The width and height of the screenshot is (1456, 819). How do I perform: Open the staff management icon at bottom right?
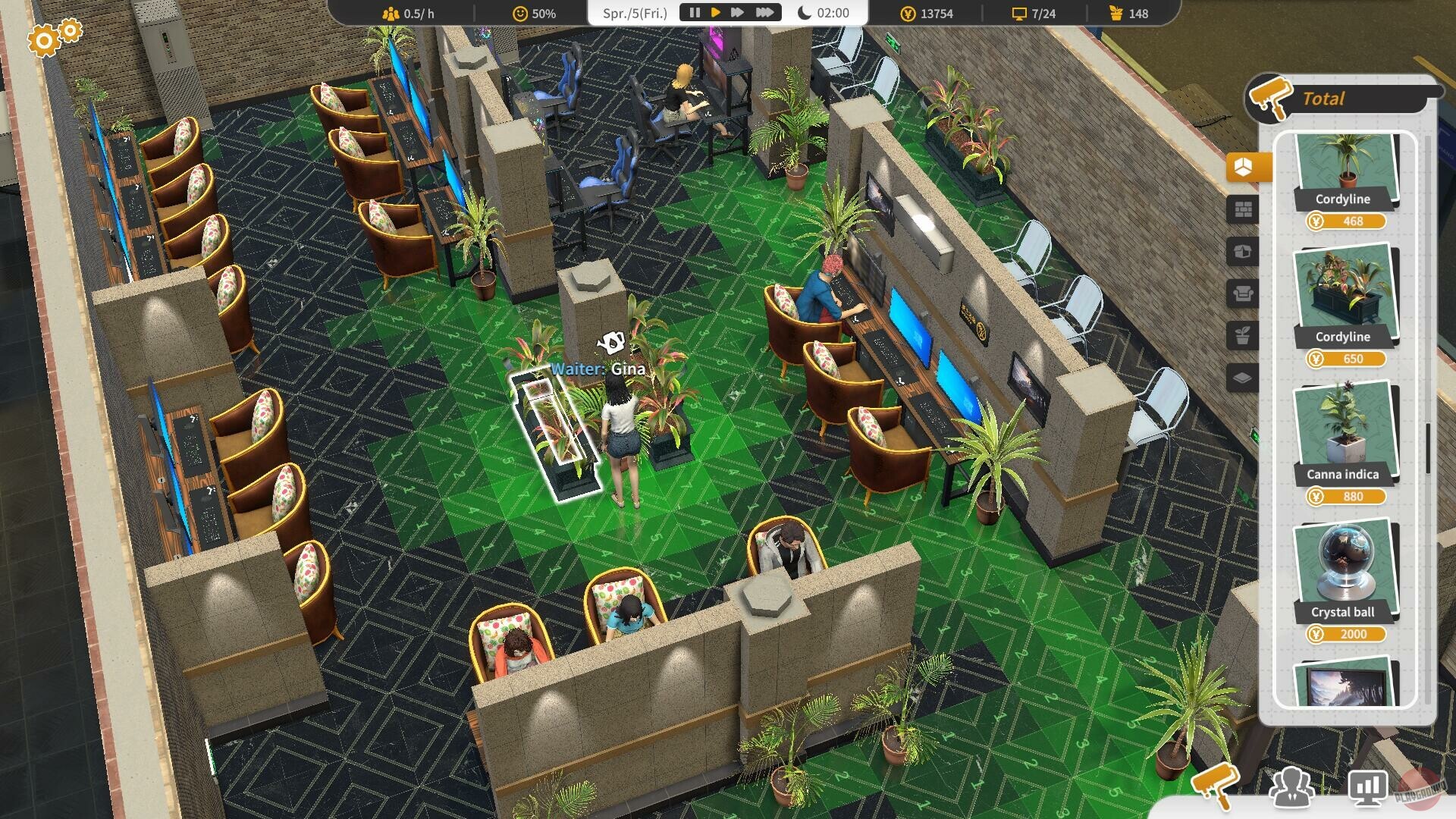(x=1291, y=789)
